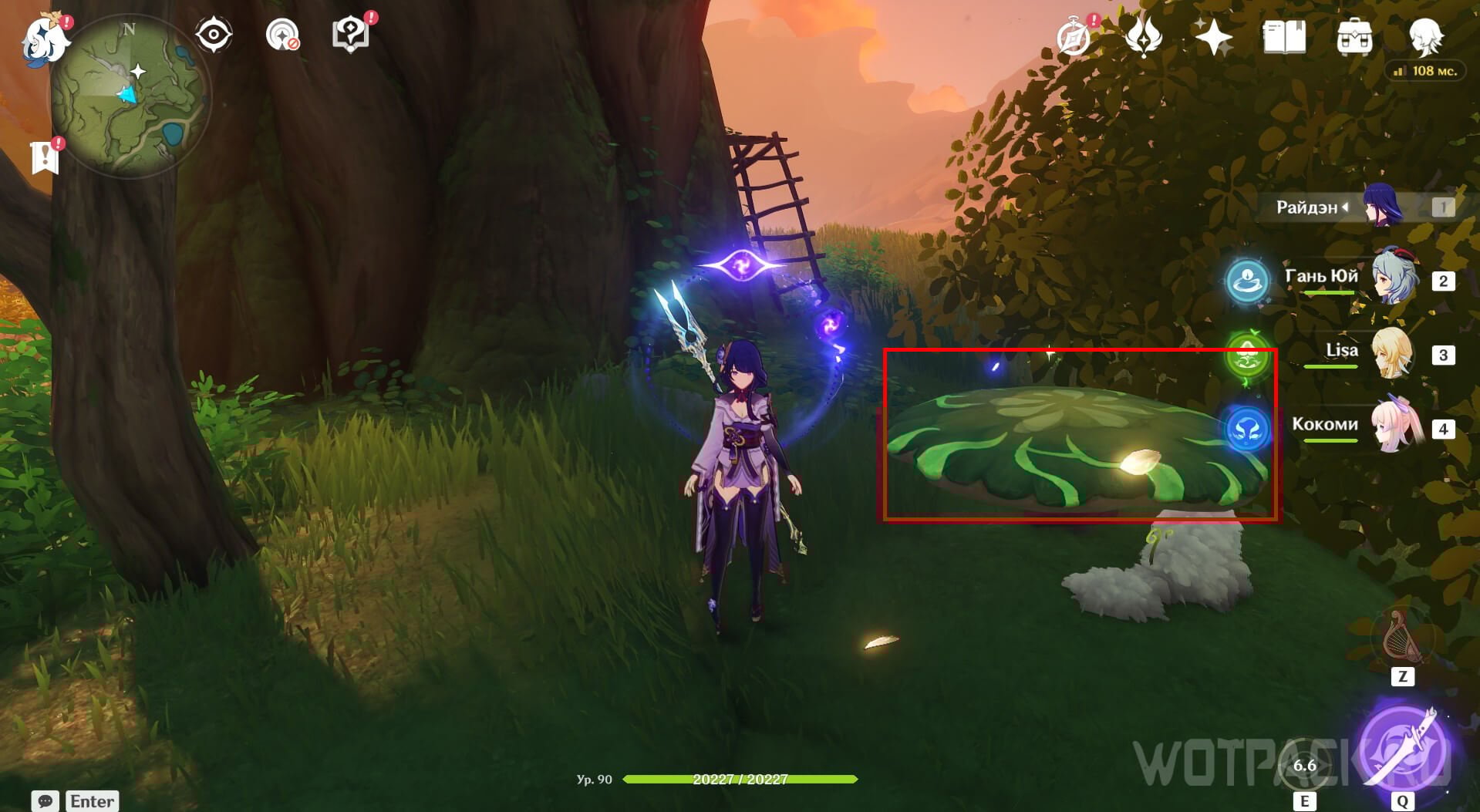Open the backpack inventory
Screen dimensions: 1480x812
1354,36
